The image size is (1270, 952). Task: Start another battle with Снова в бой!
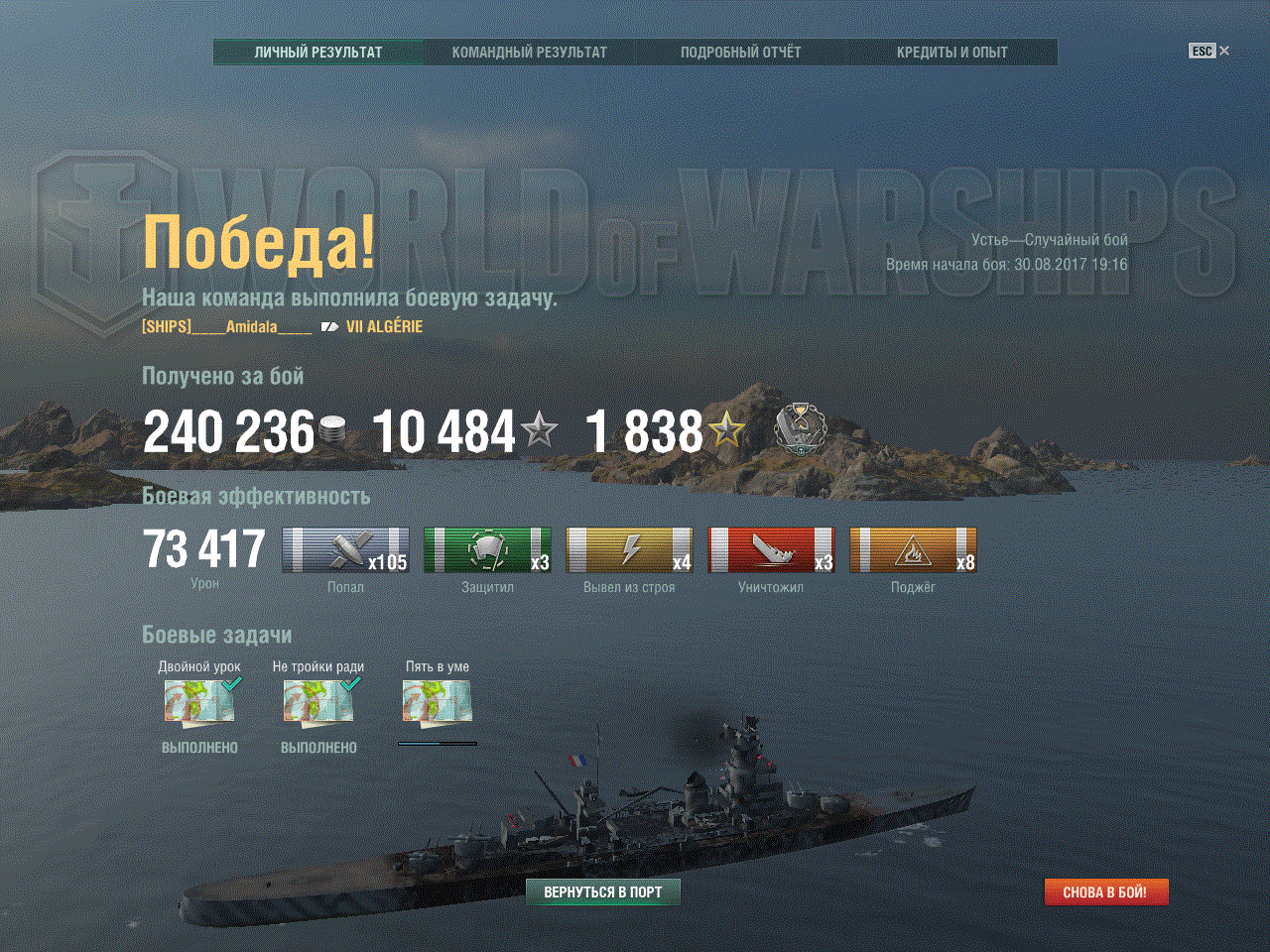coord(1105,892)
